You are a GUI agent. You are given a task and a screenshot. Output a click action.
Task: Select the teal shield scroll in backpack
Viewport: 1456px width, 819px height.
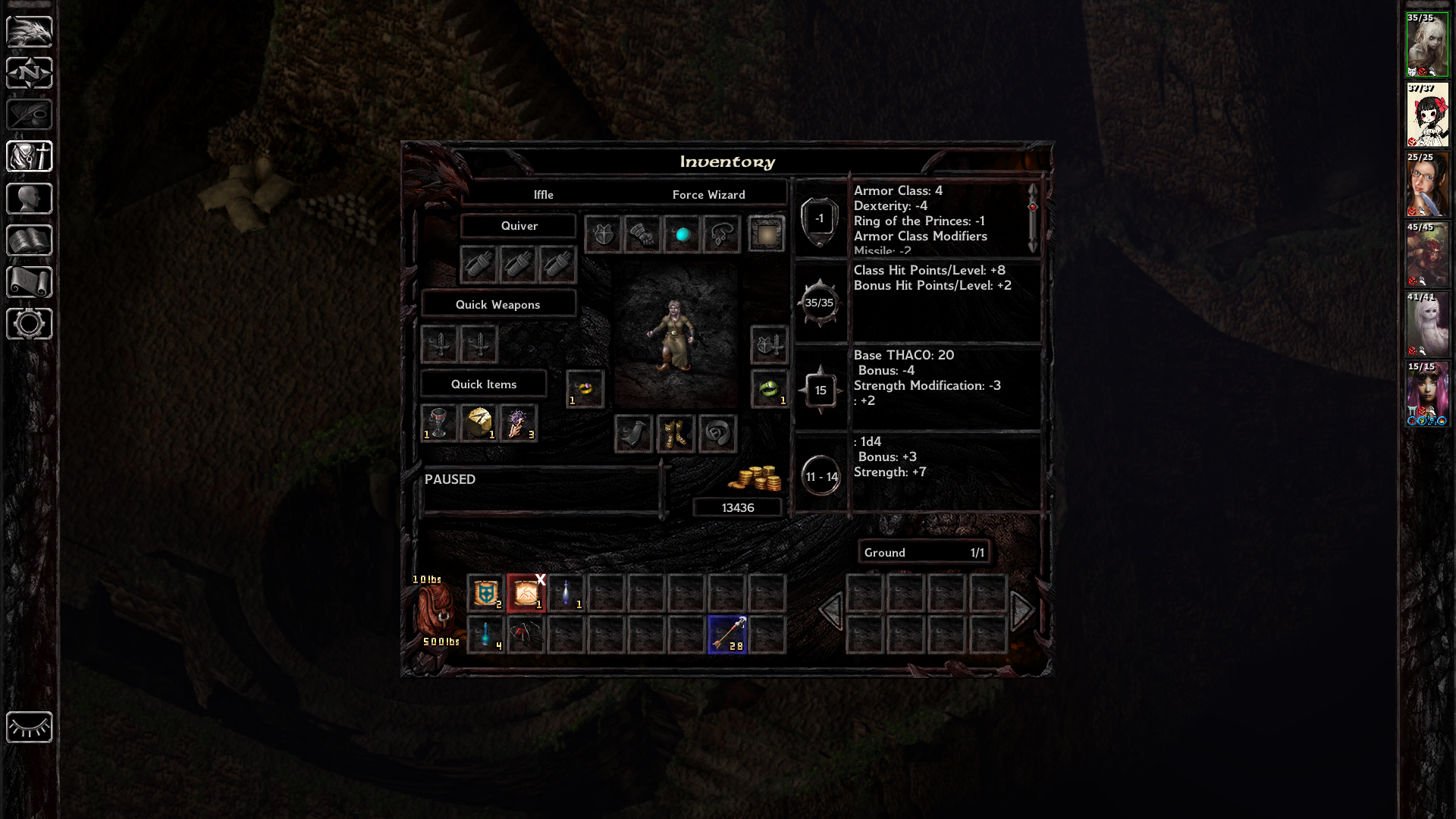click(485, 593)
